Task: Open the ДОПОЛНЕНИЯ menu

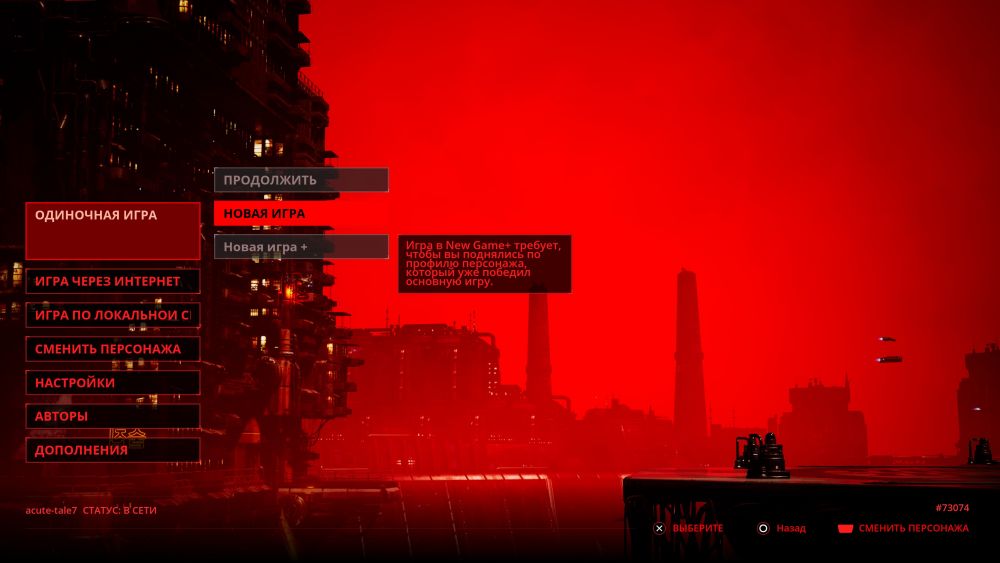Action: 112,450
